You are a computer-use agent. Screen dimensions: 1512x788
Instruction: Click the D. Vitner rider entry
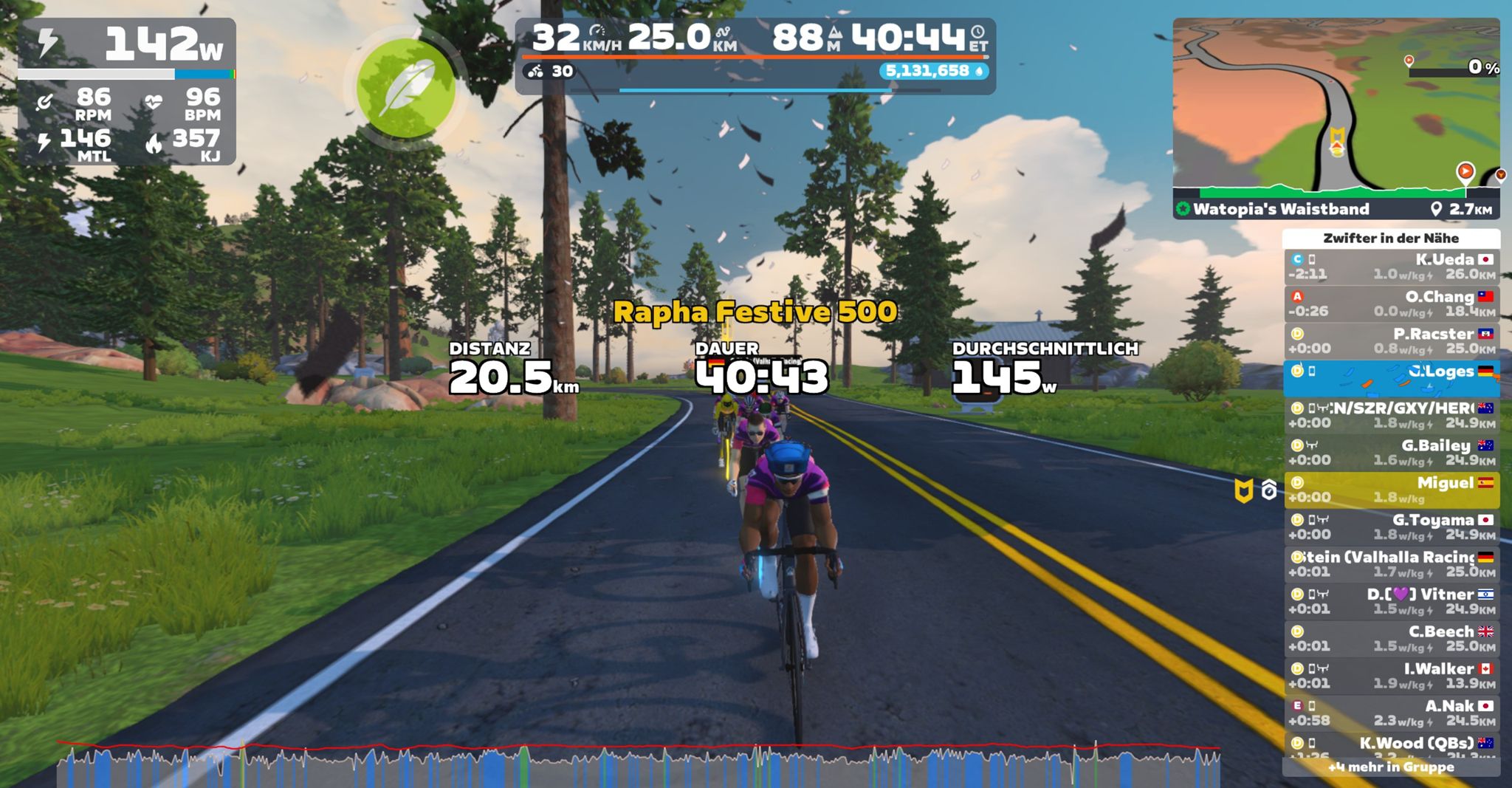[1392, 601]
